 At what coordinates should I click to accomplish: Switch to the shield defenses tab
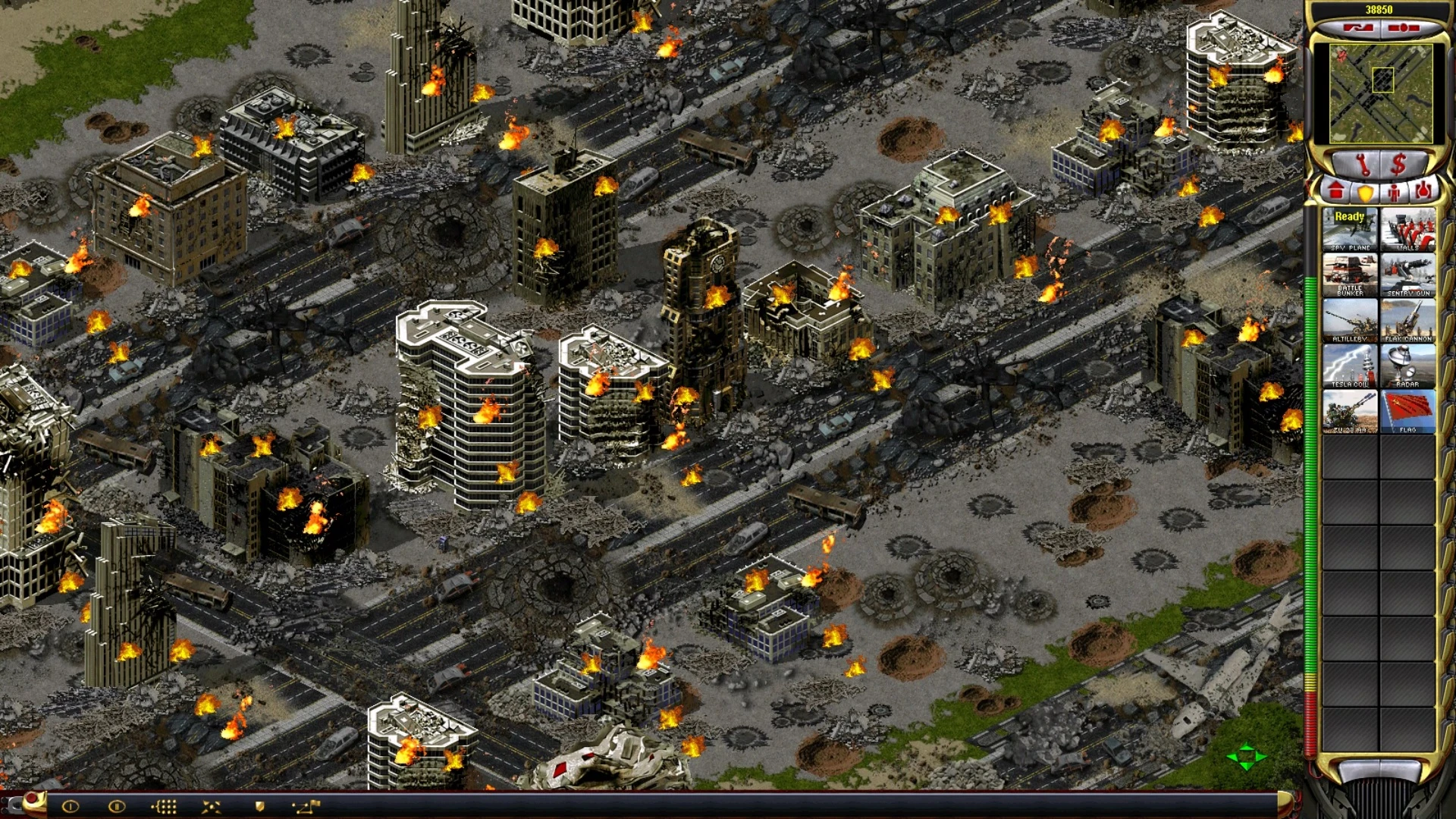pyautogui.click(x=1365, y=193)
